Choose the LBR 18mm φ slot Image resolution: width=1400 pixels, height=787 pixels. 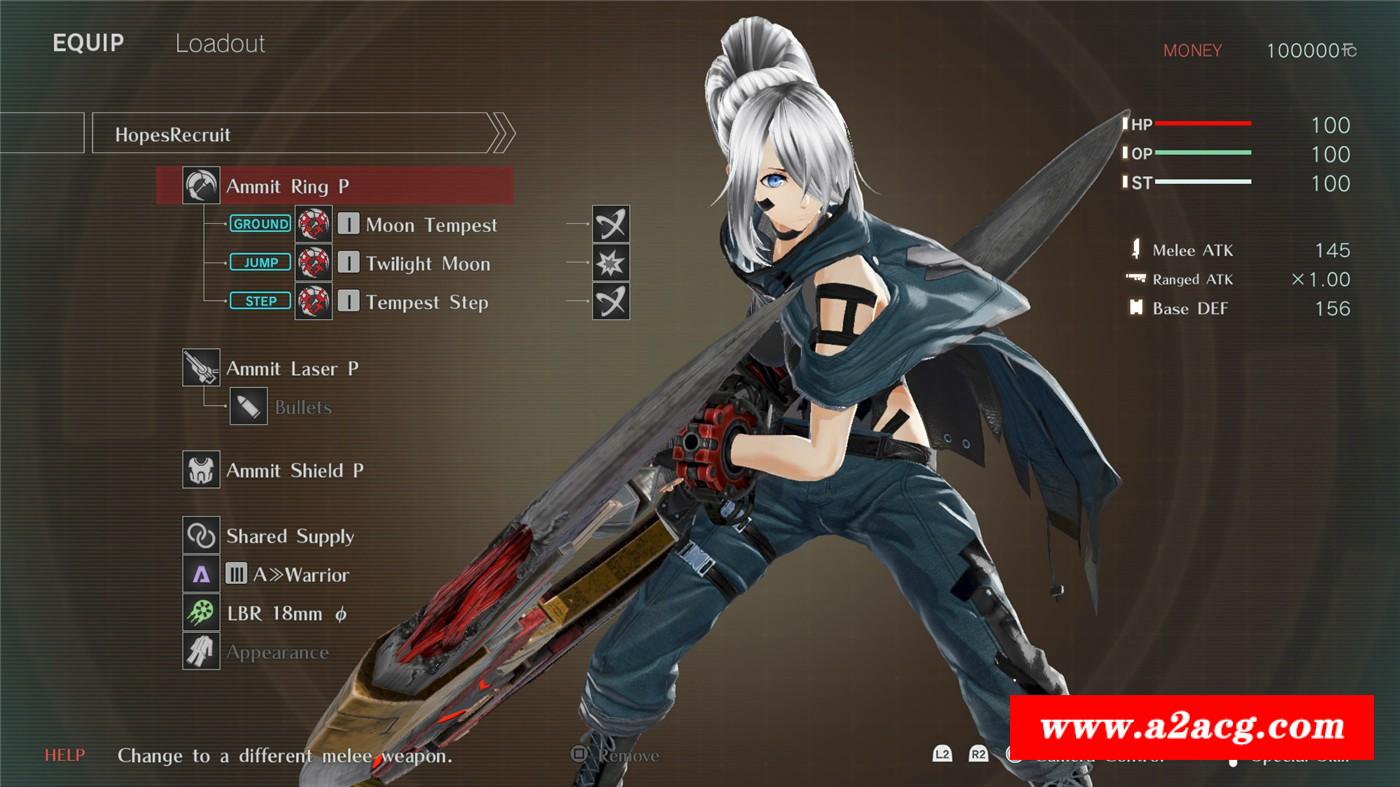point(286,613)
